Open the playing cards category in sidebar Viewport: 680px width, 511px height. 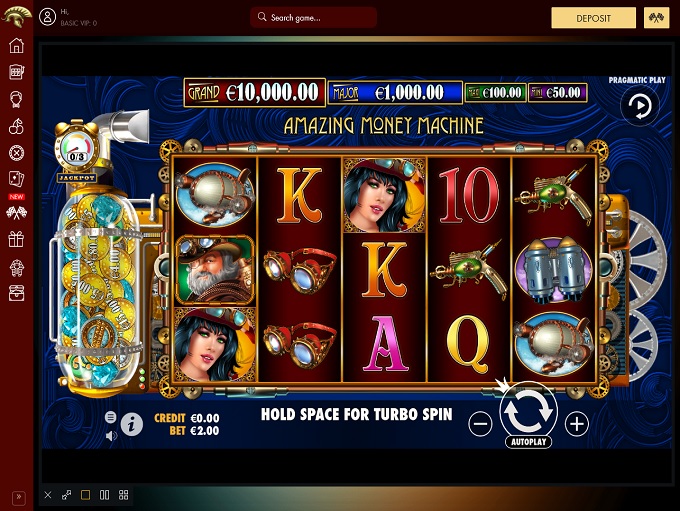[x=16, y=179]
